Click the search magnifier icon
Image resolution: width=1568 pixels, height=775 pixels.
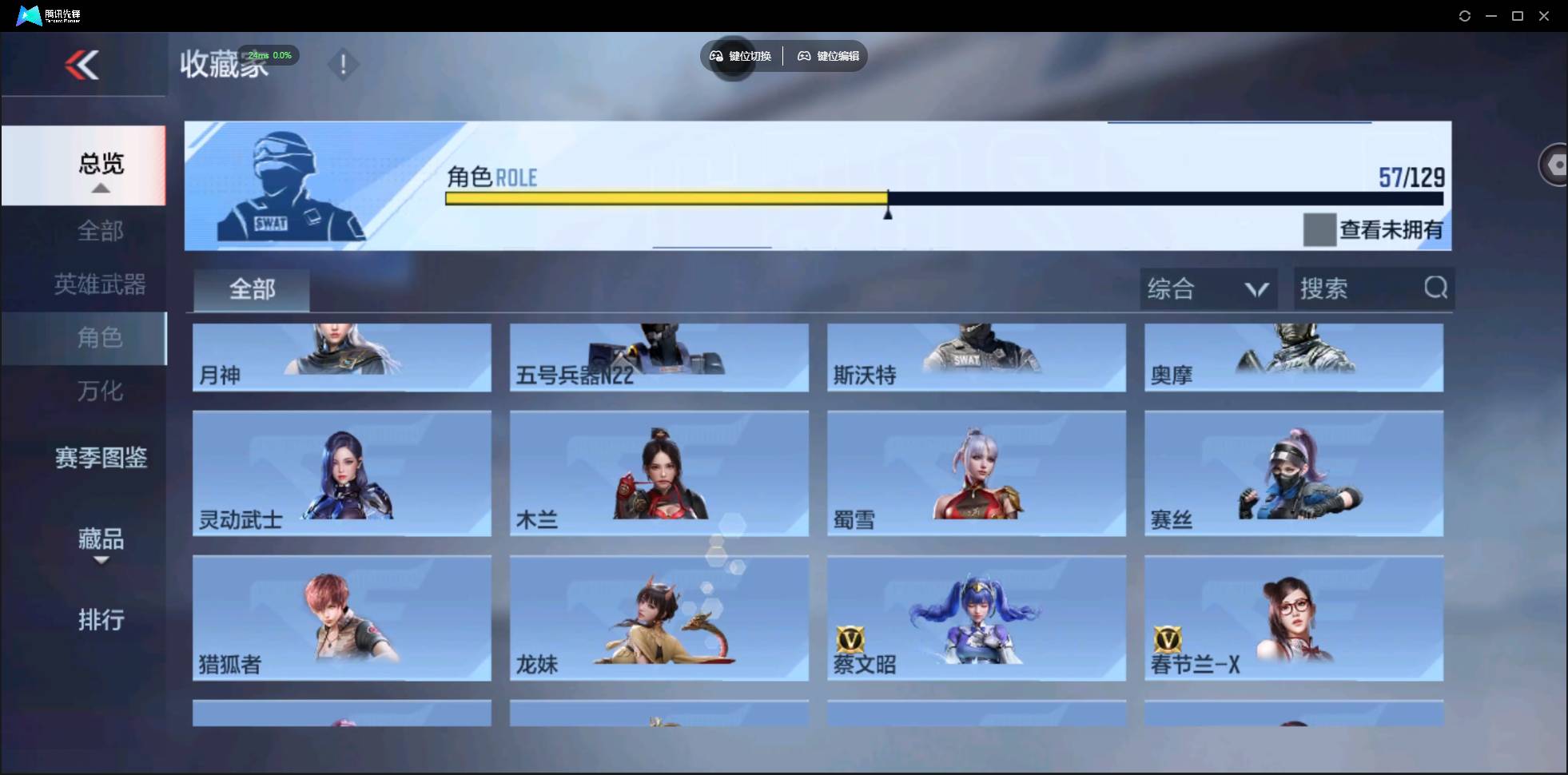(1436, 288)
